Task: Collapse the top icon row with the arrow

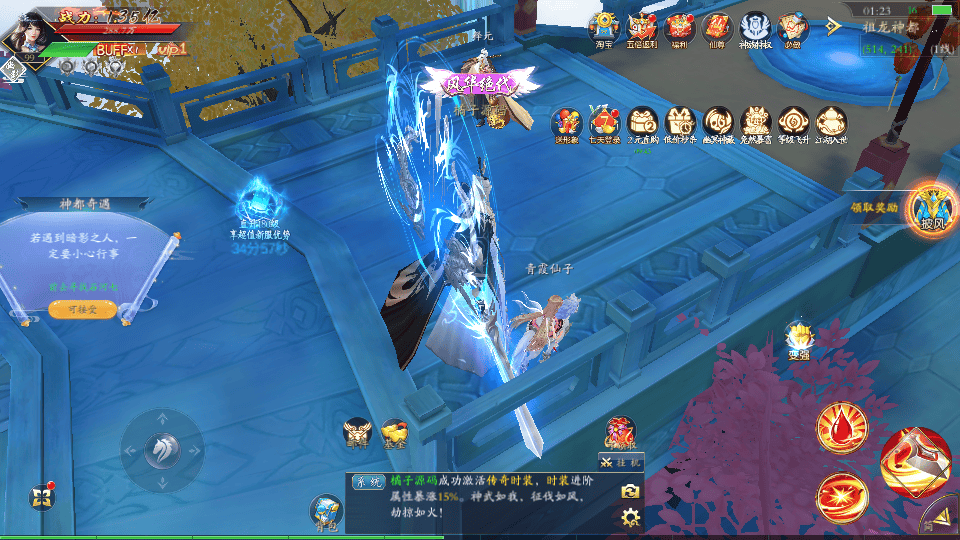Action: [834, 26]
